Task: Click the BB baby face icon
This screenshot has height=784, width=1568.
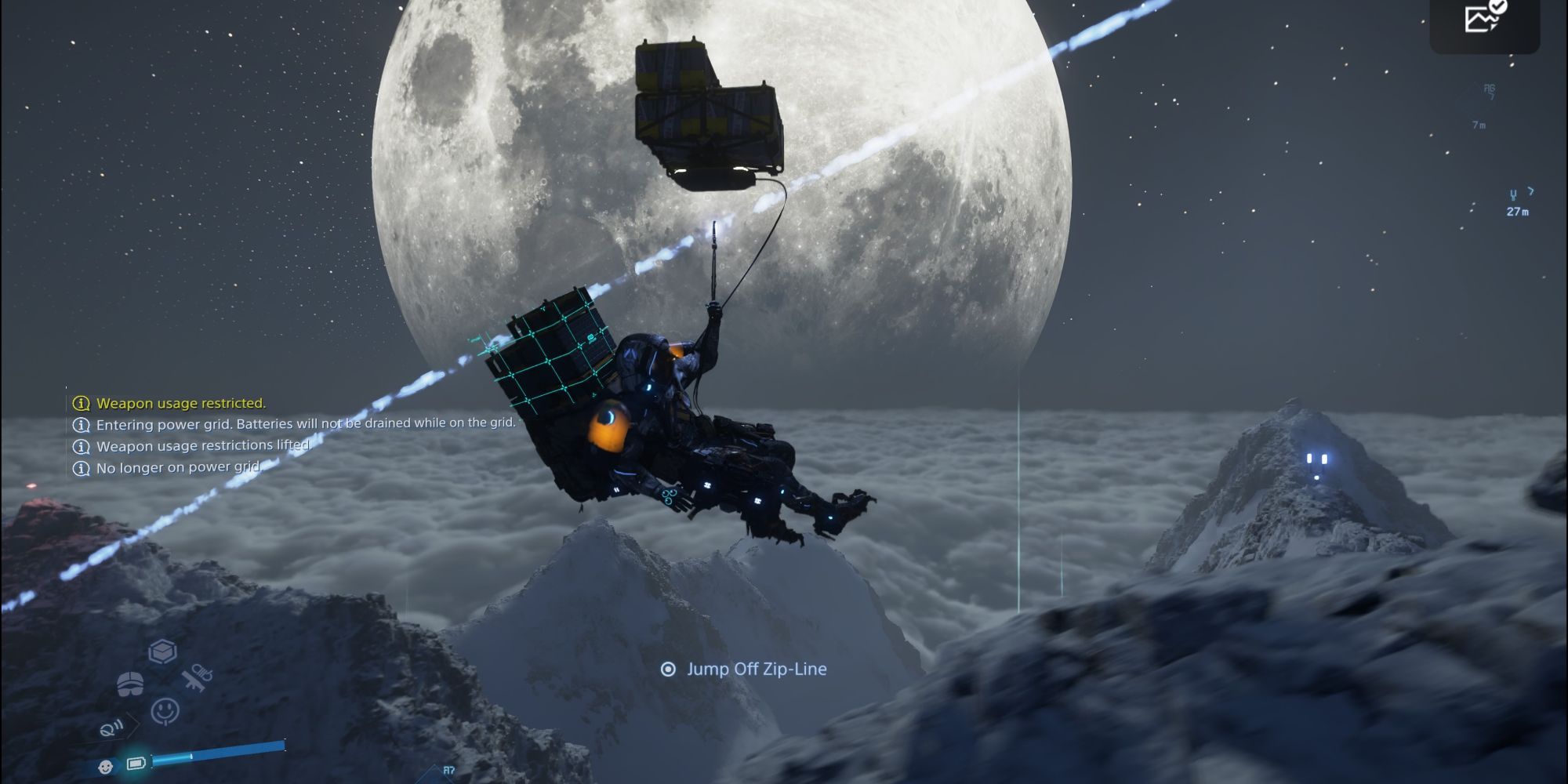Action: pyautogui.click(x=105, y=766)
